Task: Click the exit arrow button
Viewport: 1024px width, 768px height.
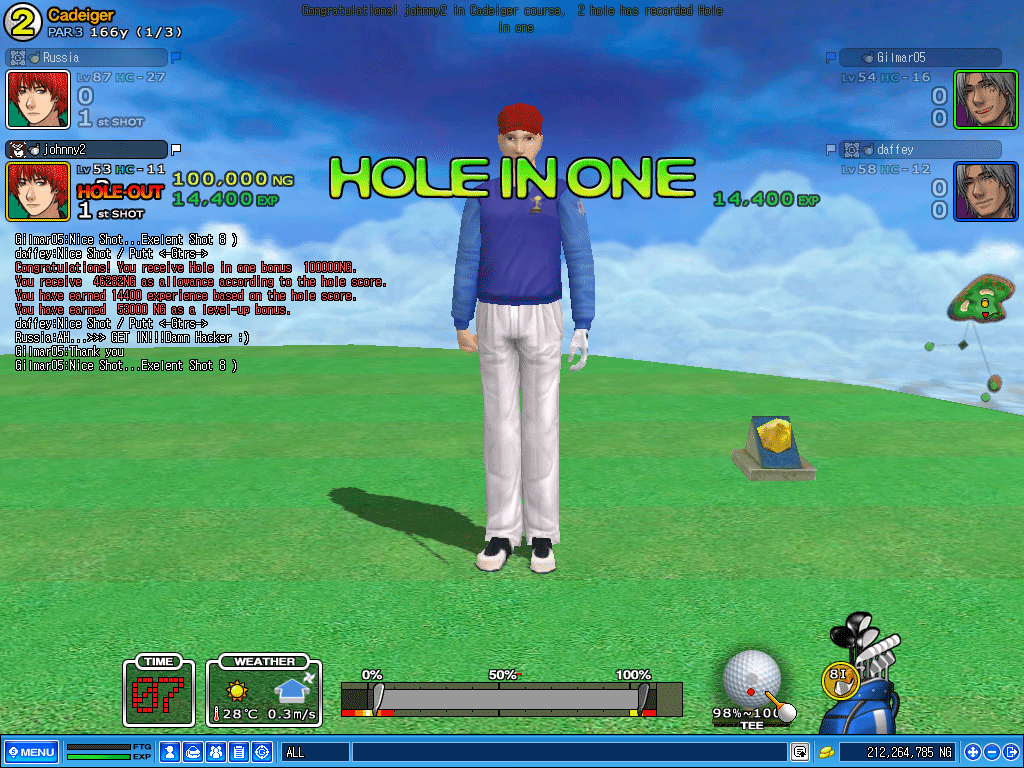Action: coord(1010,752)
